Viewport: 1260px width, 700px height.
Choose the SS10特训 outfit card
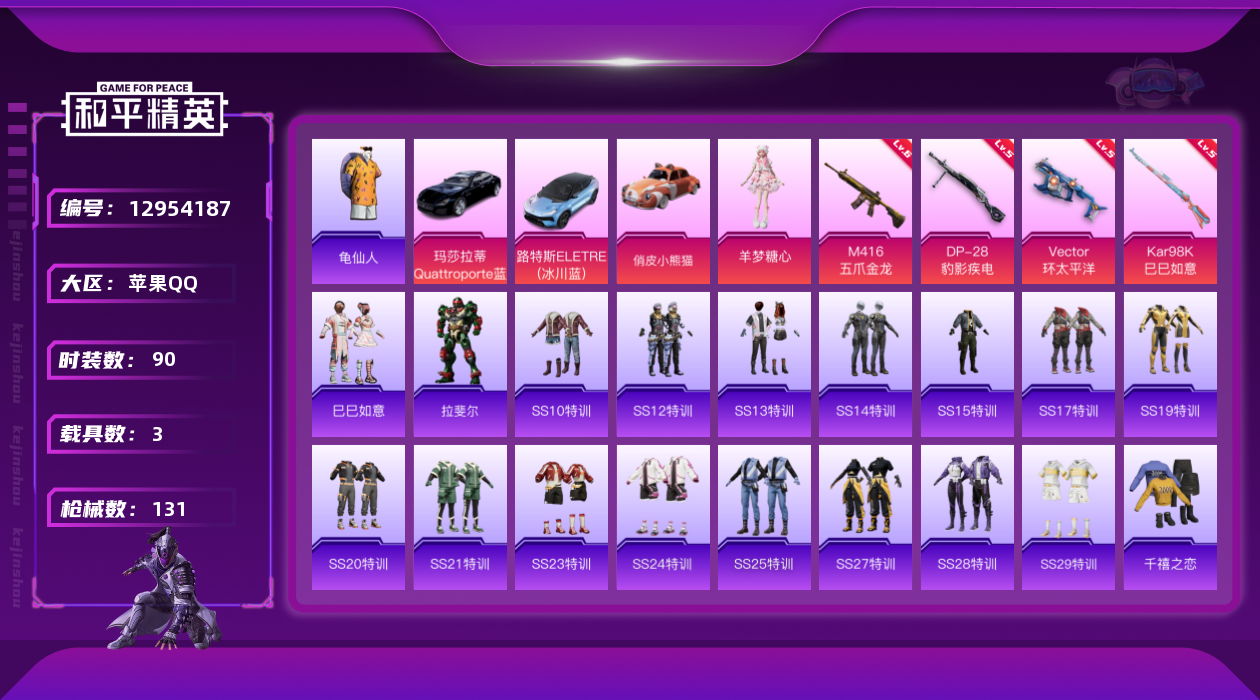click(561, 364)
